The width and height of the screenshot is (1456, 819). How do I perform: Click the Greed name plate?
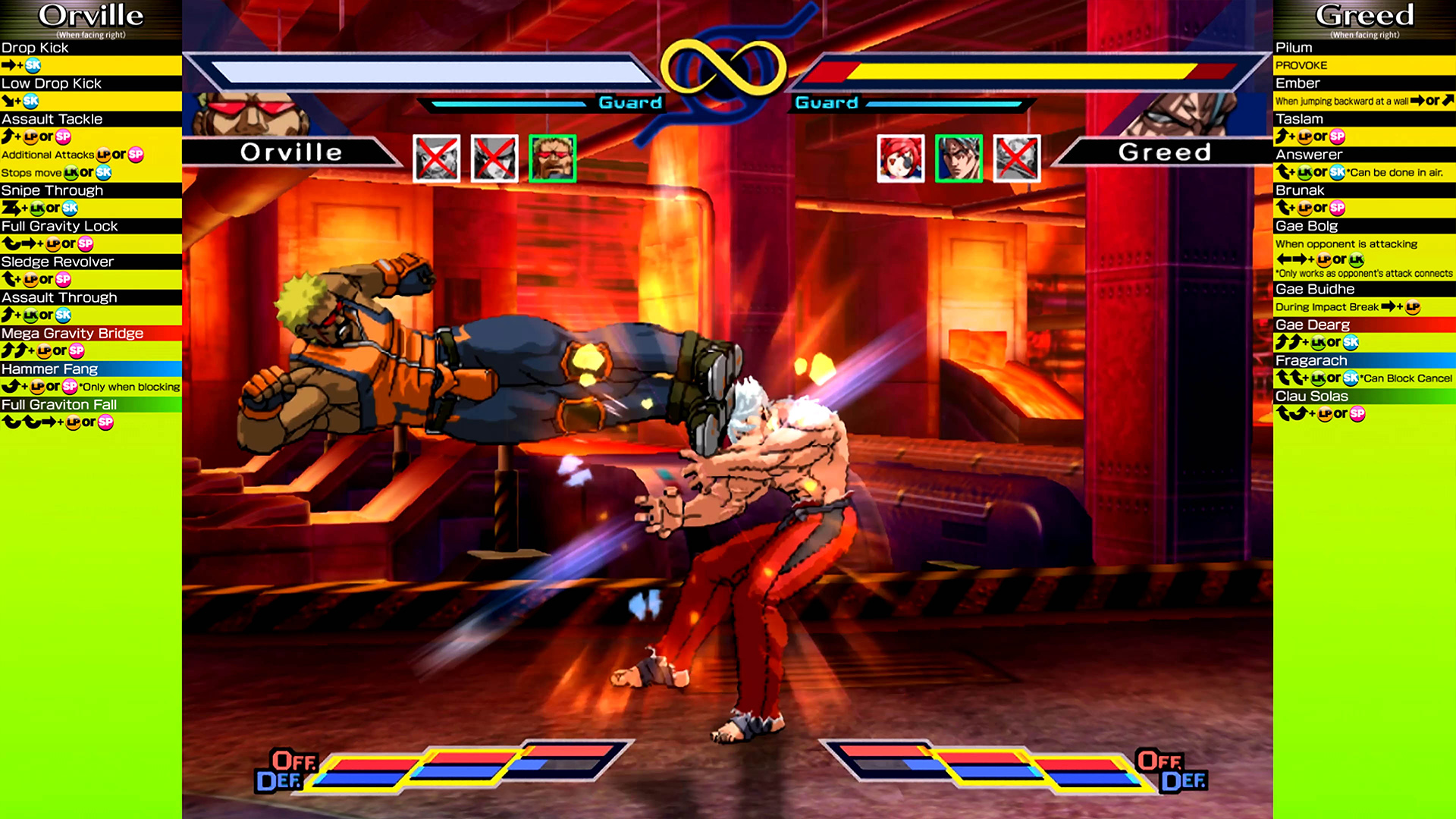point(1164,152)
